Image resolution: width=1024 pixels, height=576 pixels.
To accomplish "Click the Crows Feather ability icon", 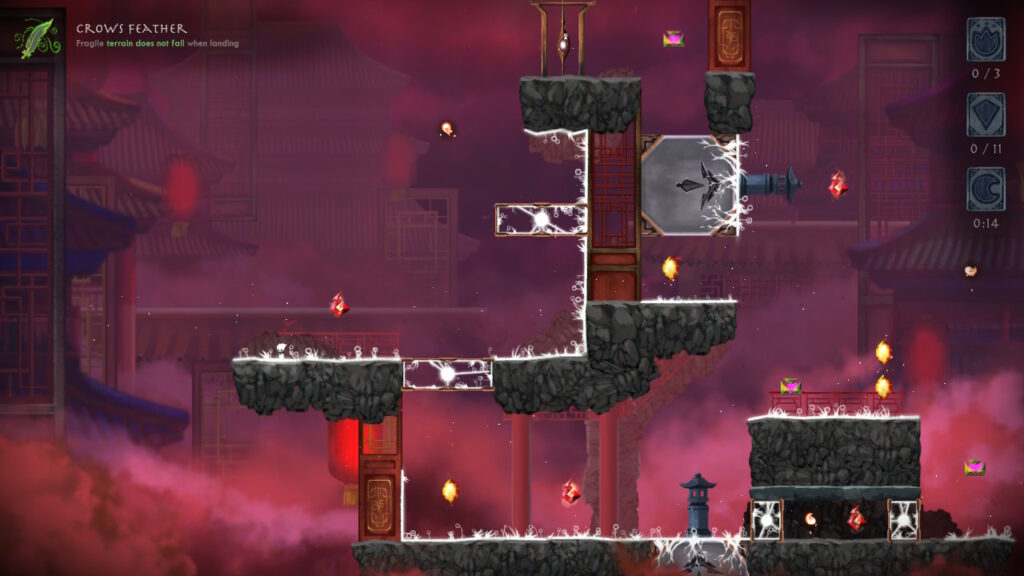I will (x=38, y=37).
